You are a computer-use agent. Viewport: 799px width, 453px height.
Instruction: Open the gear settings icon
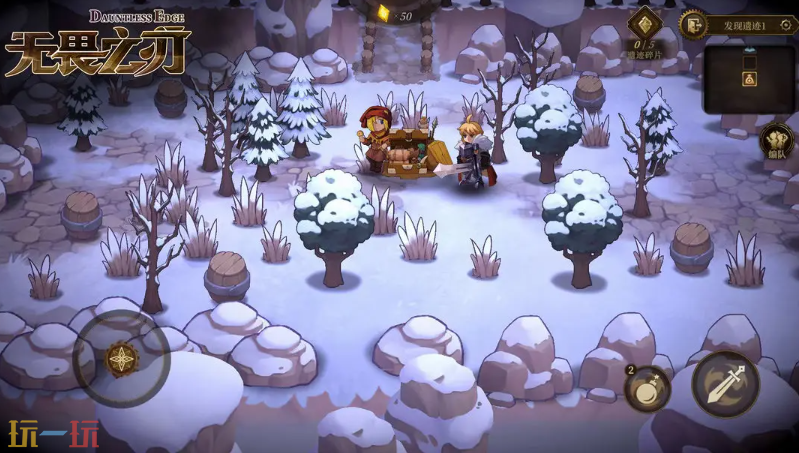[787, 25]
